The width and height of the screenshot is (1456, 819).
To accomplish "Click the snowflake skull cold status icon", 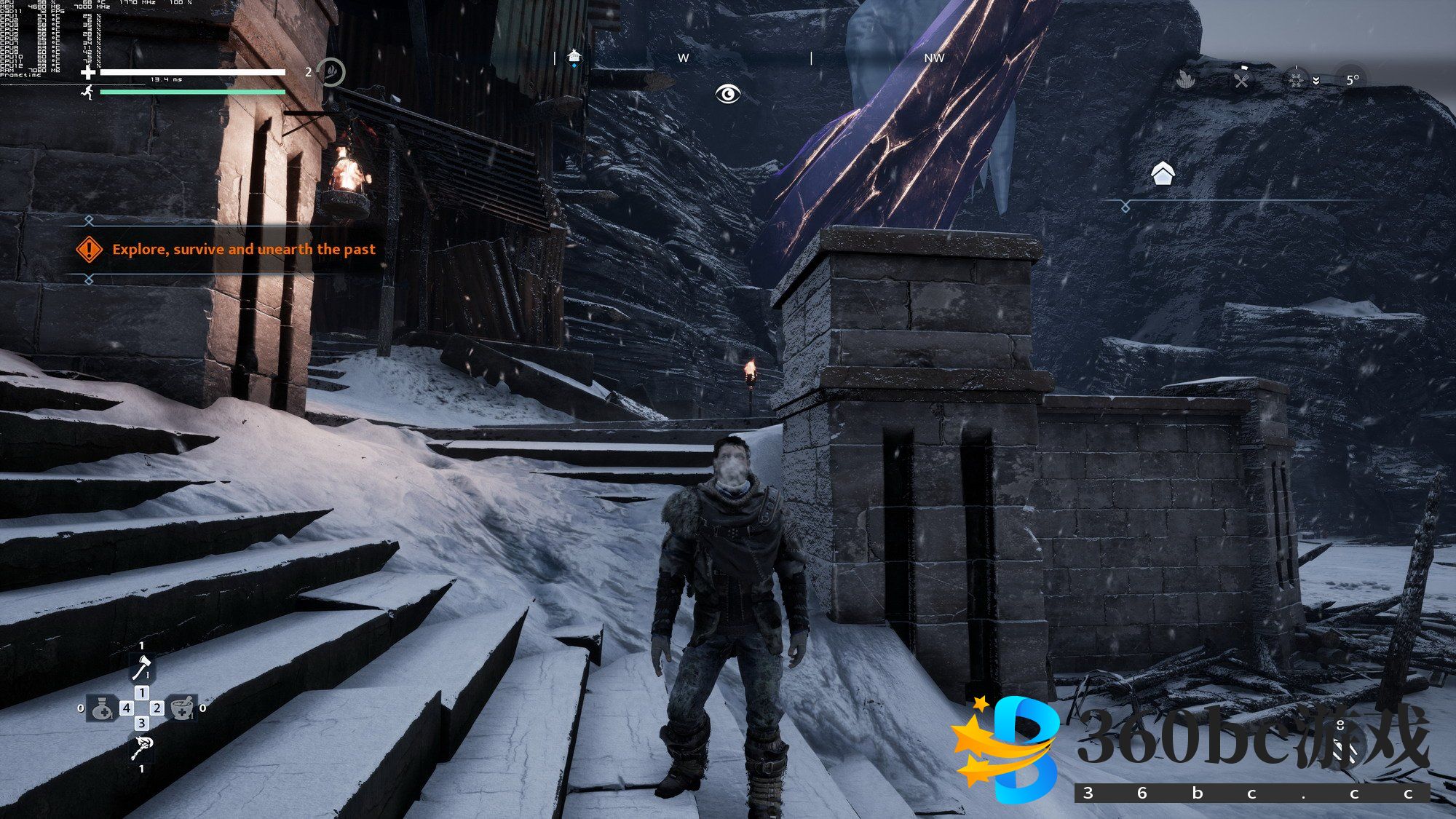I will click(x=1296, y=79).
